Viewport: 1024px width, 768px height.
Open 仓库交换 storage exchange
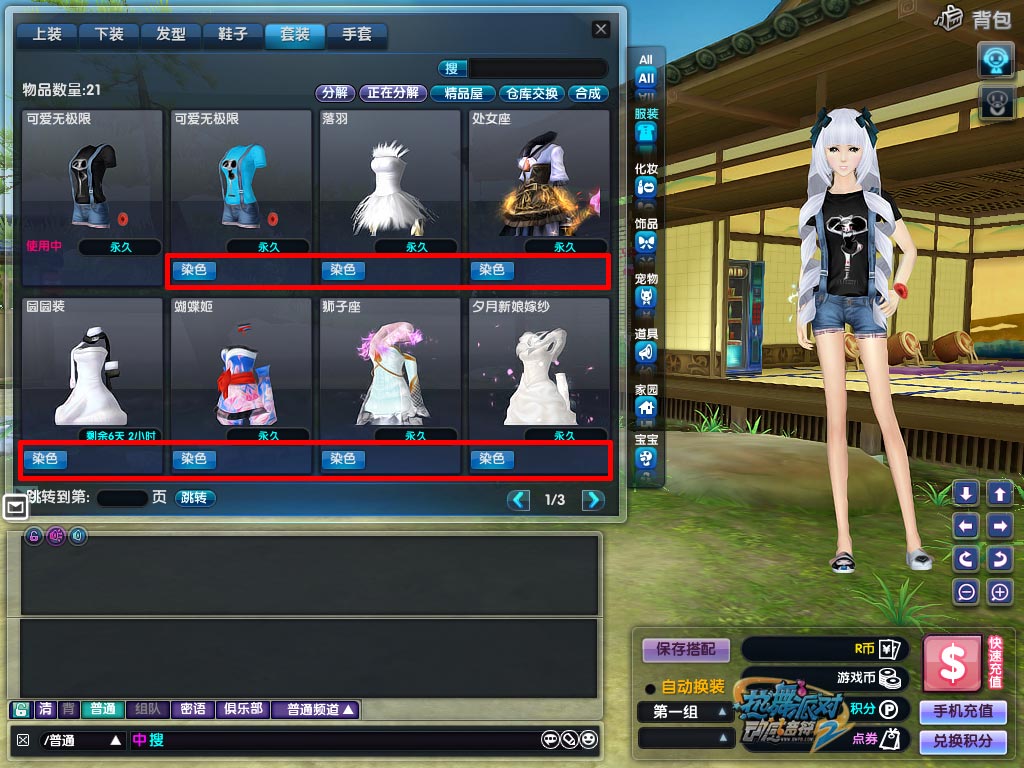532,93
